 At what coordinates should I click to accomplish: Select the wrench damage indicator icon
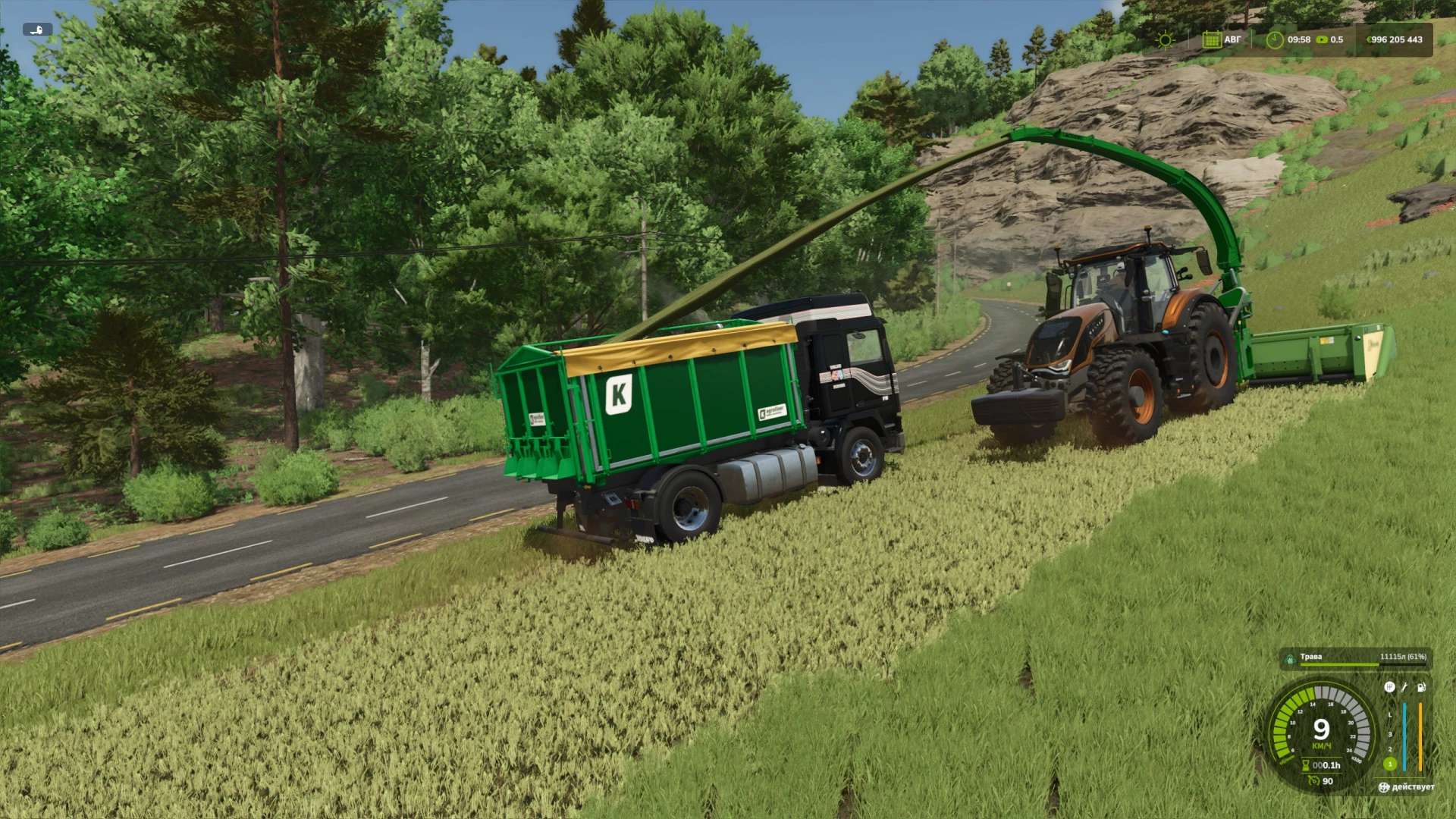pyautogui.click(x=1404, y=687)
